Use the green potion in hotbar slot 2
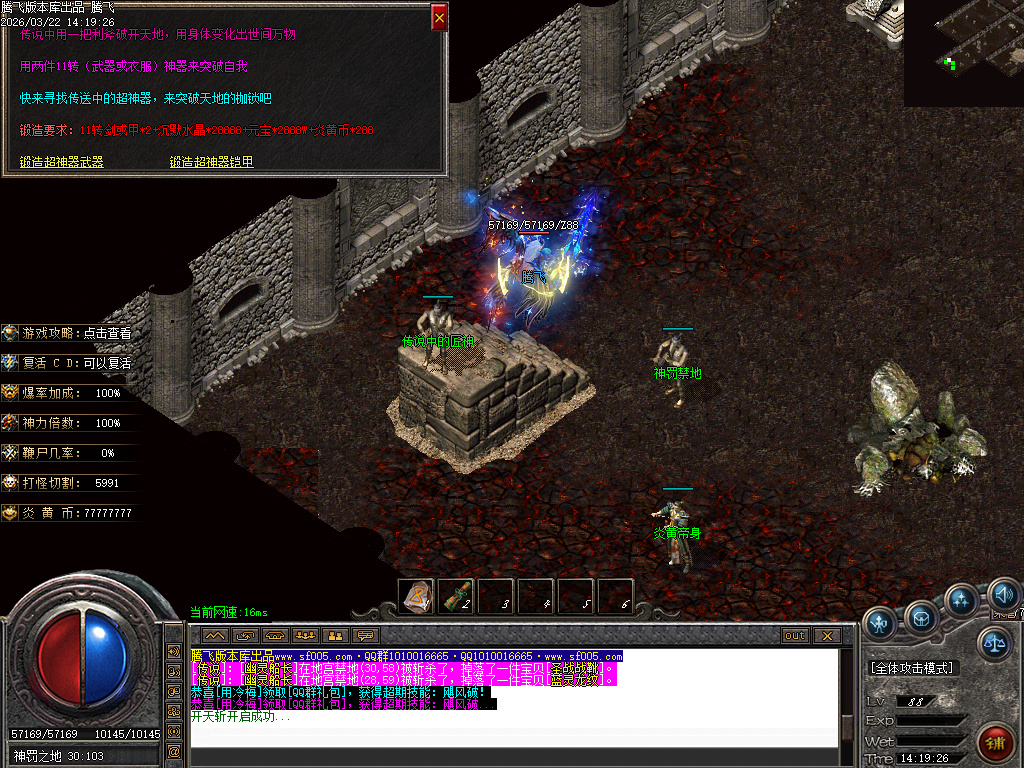Viewport: 1024px width, 768px height. coord(456,597)
